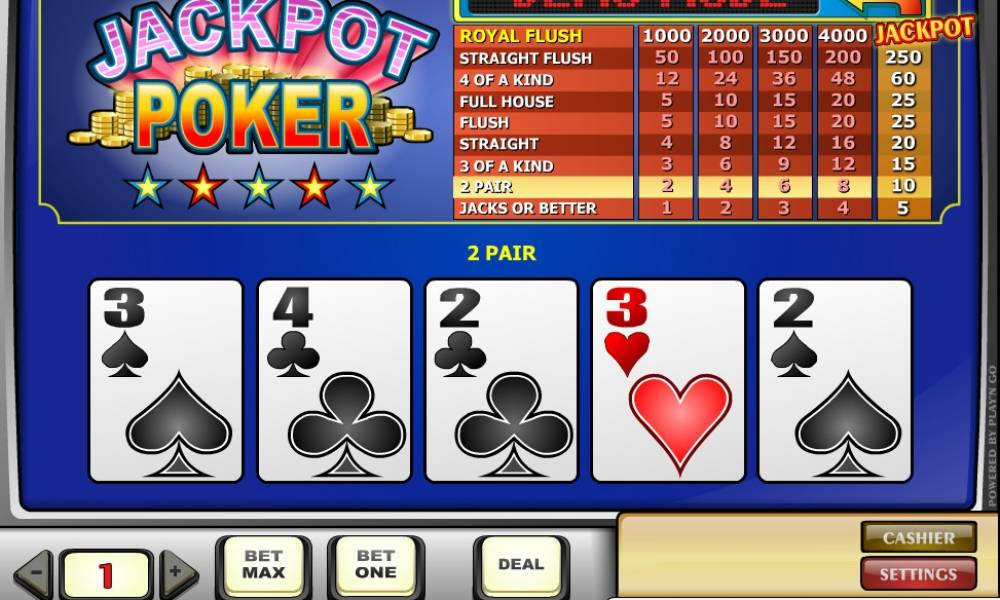Hold the 4 of clubs card
Image resolution: width=1000 pixels, height=600 pixels.
point(334,380)
